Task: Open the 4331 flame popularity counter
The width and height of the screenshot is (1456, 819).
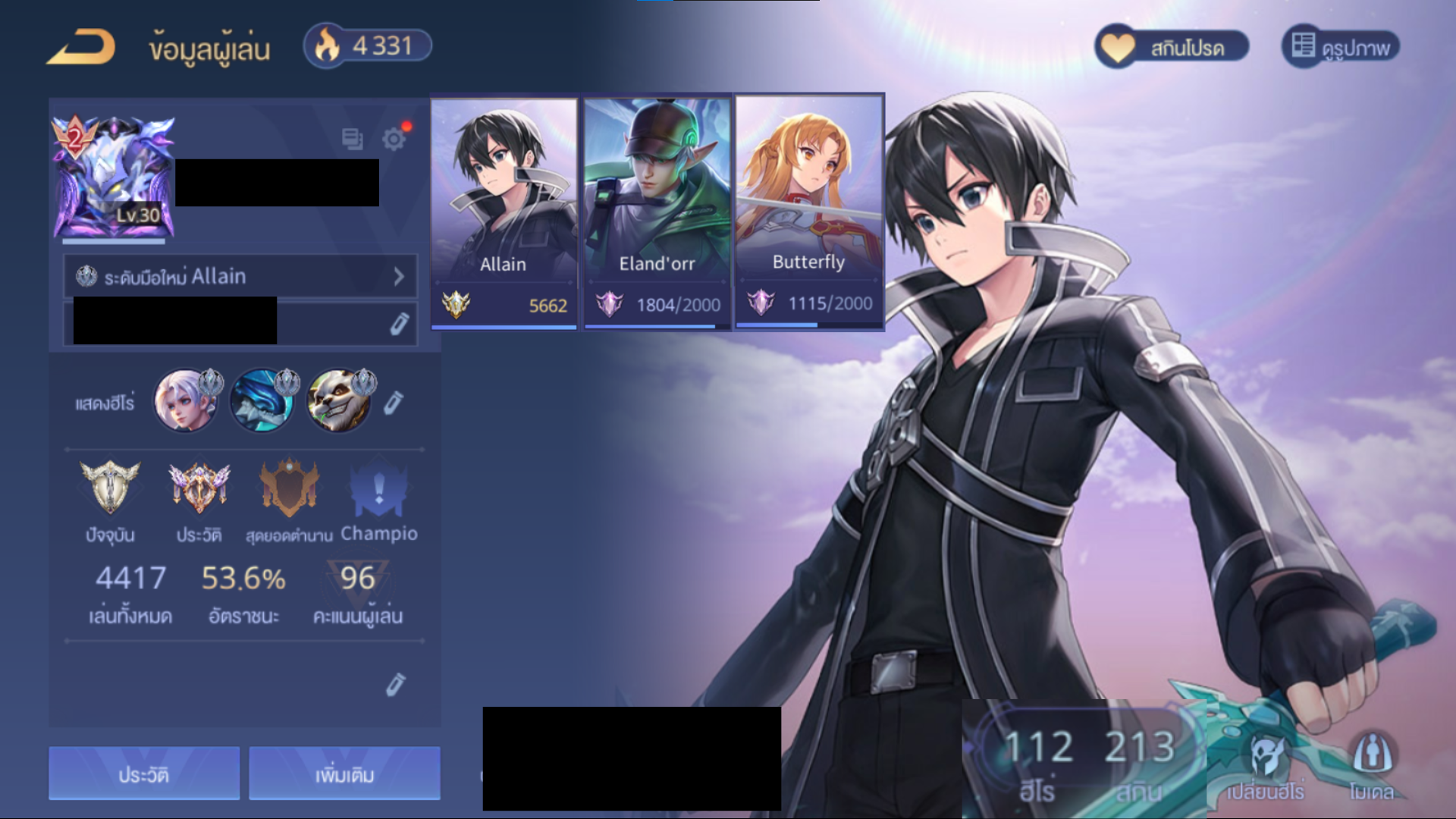Action: point(368,46)
